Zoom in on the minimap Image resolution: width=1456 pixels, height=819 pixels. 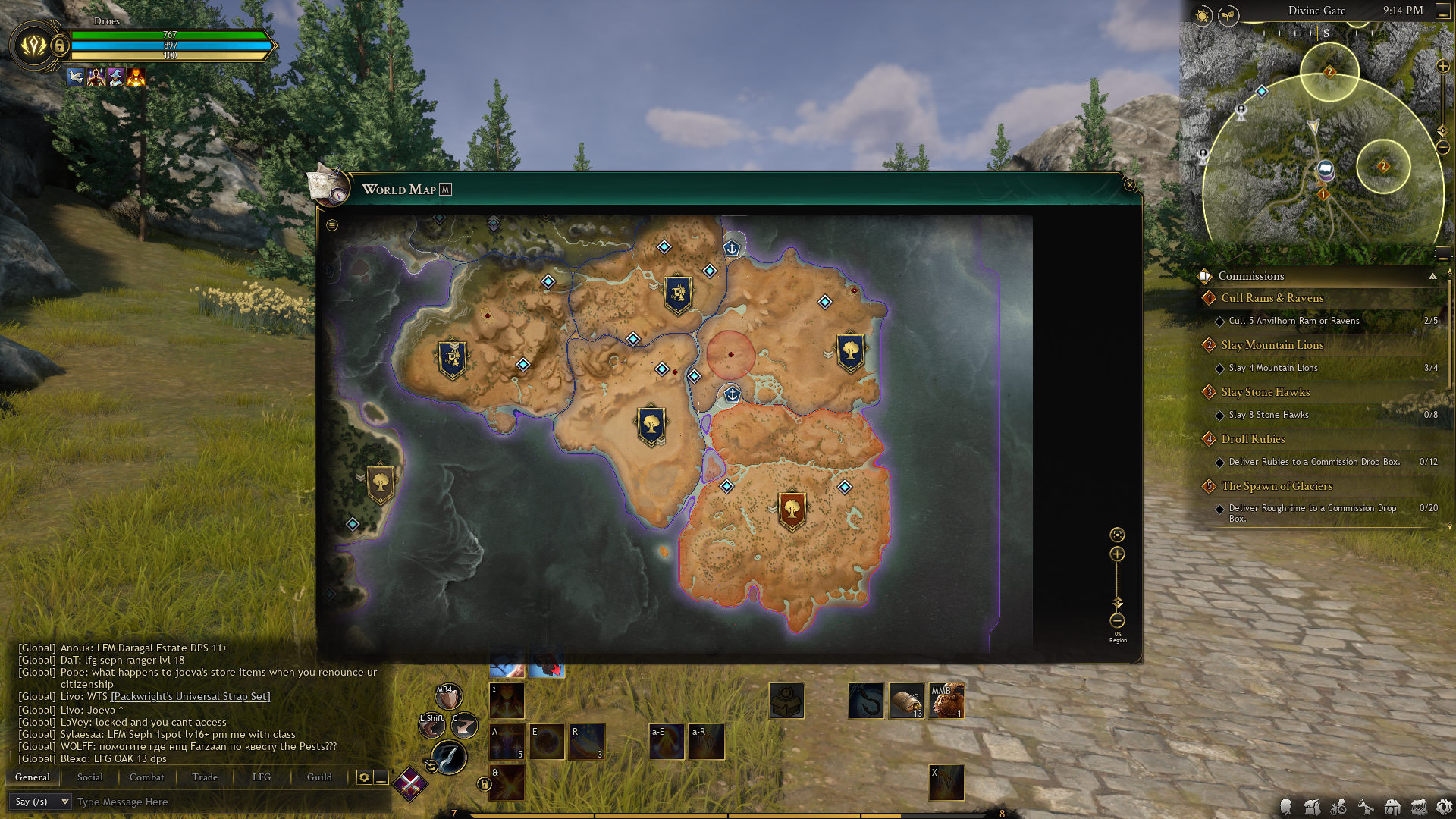[x=1443, y=67]
